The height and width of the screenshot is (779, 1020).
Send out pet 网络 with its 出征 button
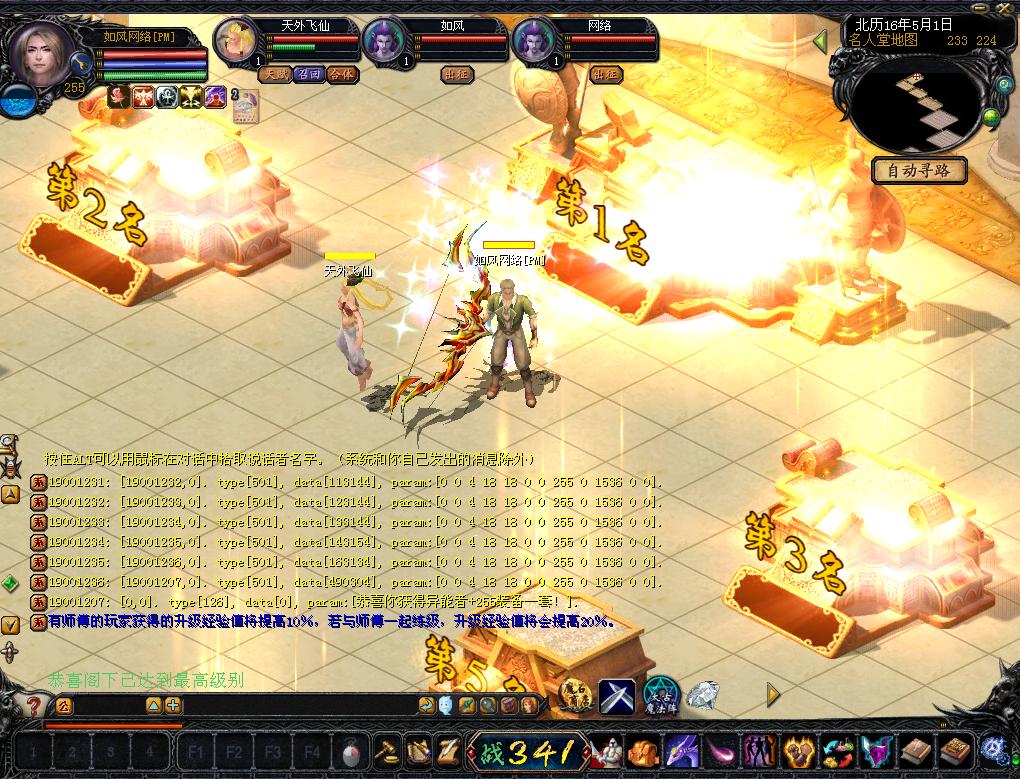pos(606,74)
